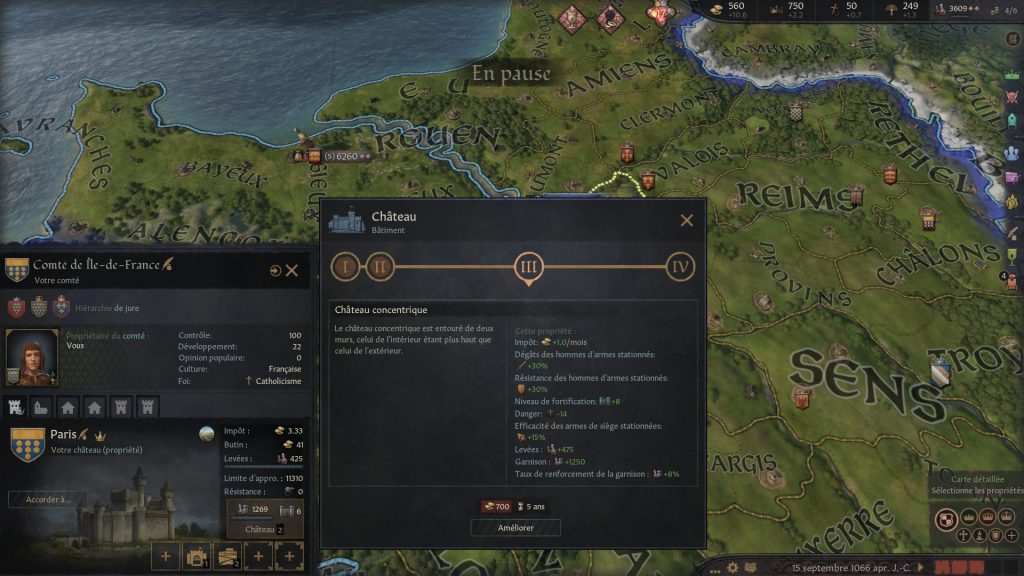Image resolution: width=1024 pixels, height=576 pixels.
Task: Open the settings gear icon
Action: [x=733, y=567]
